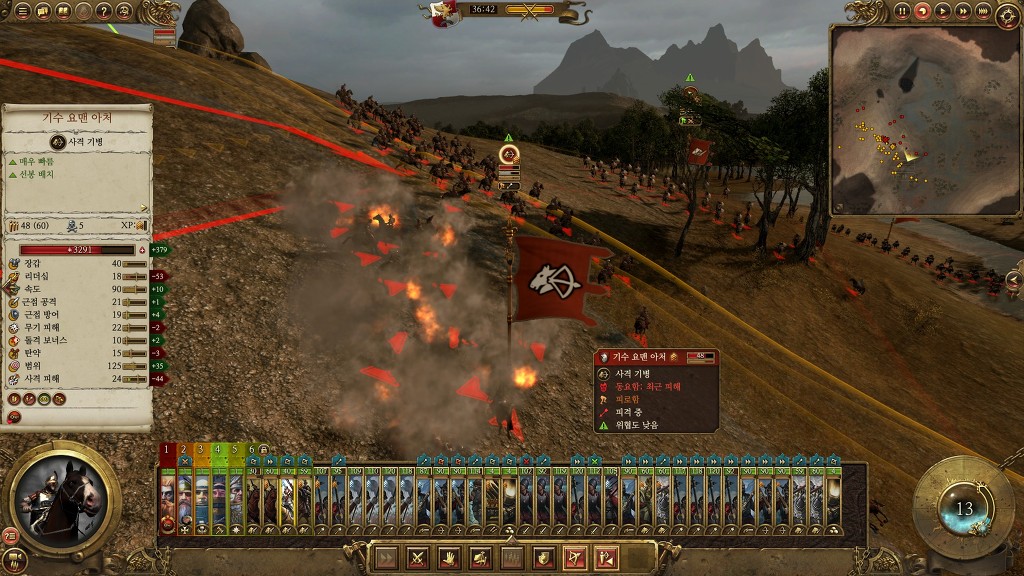Toggle the guard mode shield button
Image resolution: width=1024 pixels, height=576 pixels.
[543, 558]
